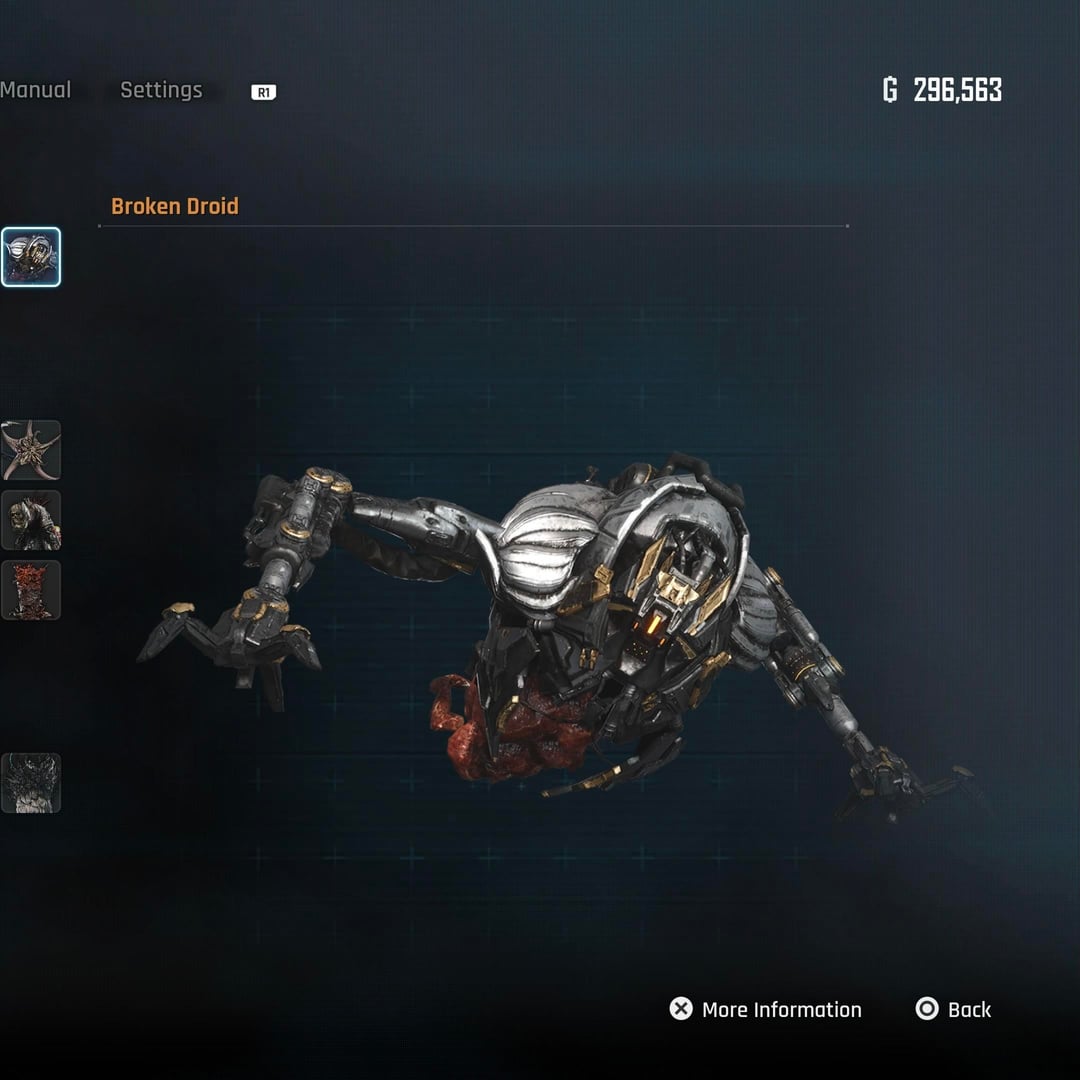Open the dark spiny monster entry
Image resolution: width=1080 pixels, height=1080 pixels.
[x=31, y=783]
